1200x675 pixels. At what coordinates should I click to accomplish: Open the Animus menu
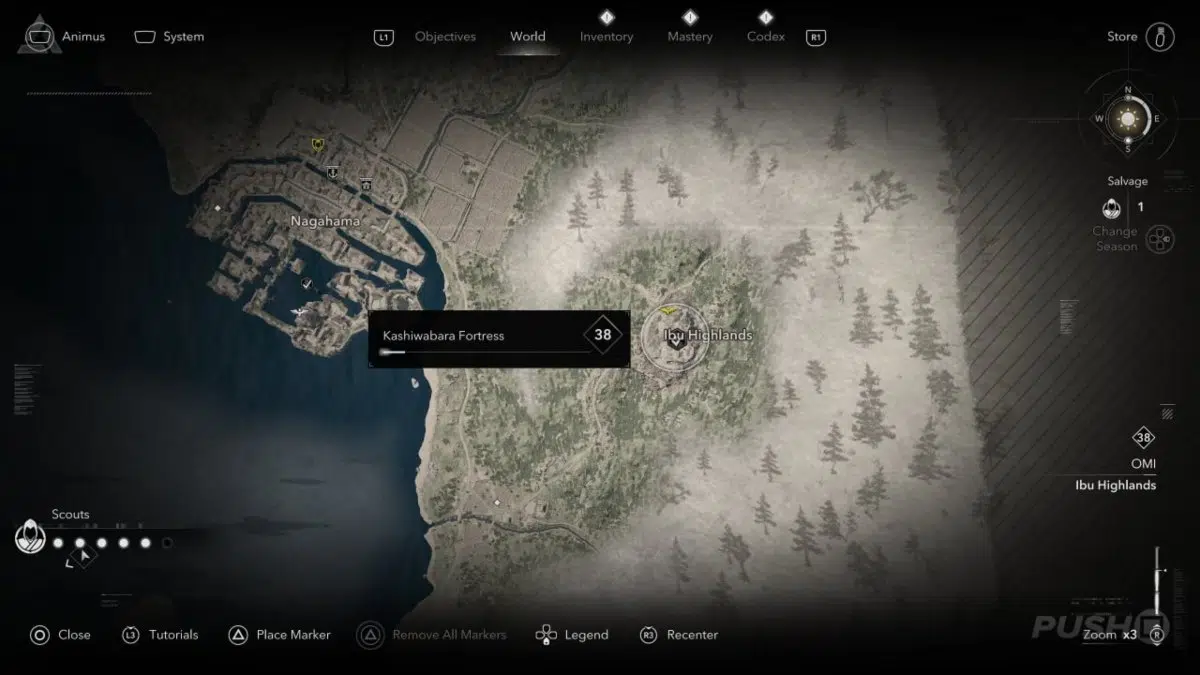tap(83, 37)
